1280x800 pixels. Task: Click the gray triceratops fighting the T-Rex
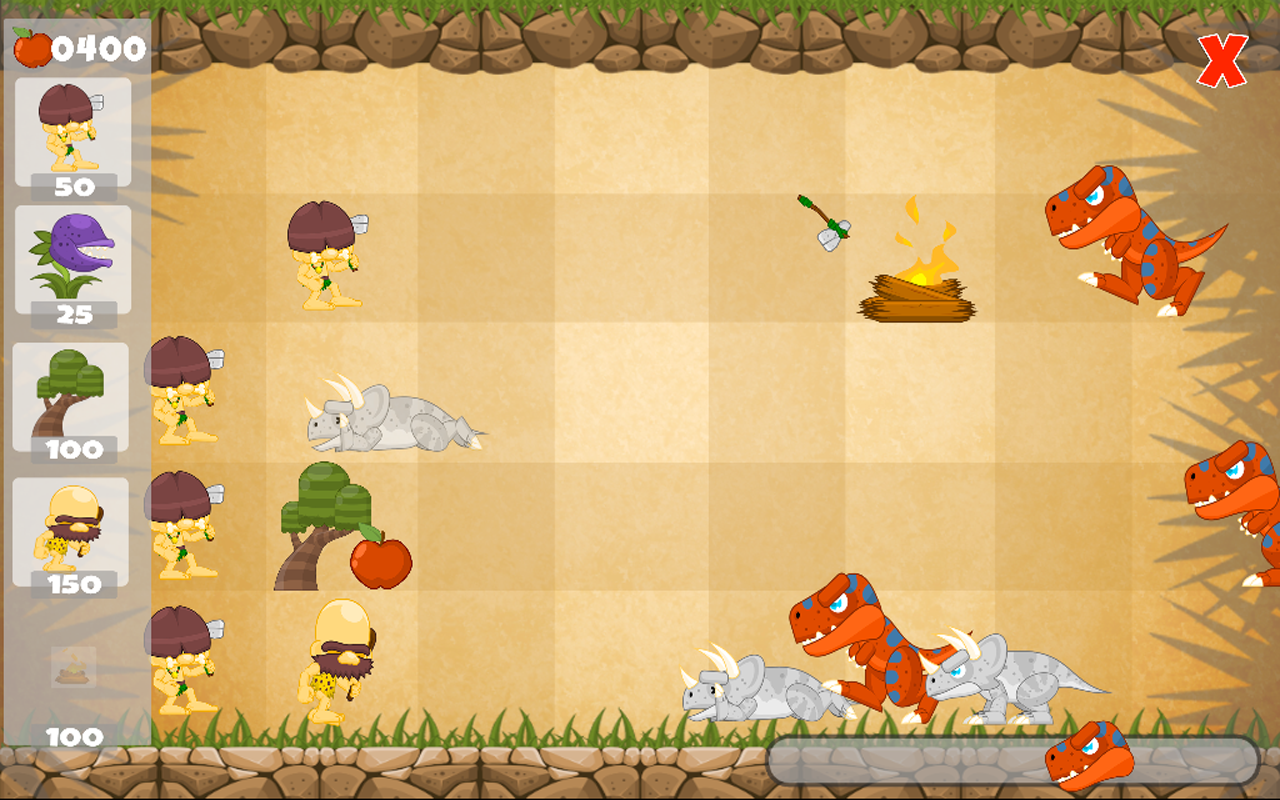[1010, 680]
